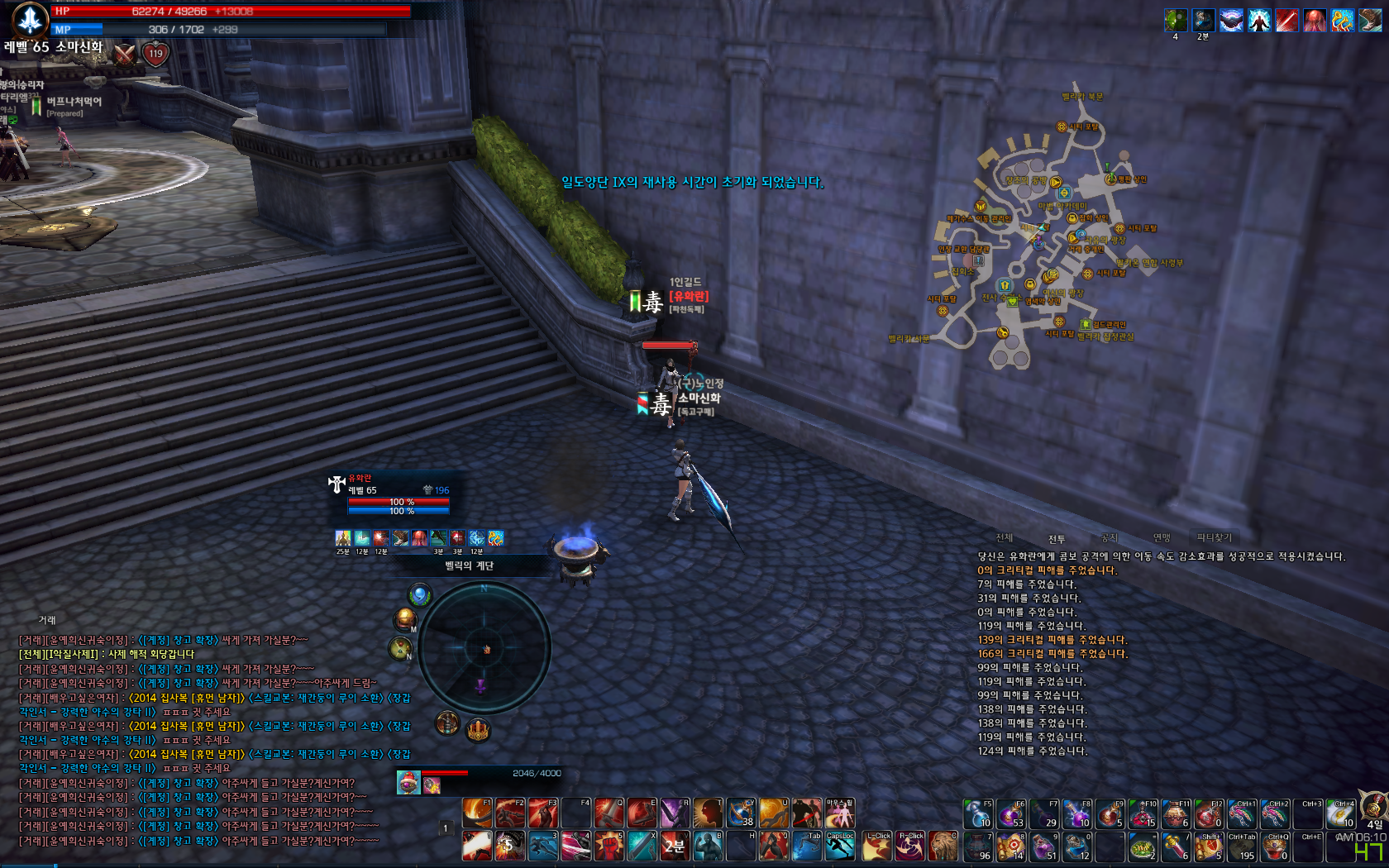
Task: Use the red target scroll on key 8
Action: tap(1011, 847)
